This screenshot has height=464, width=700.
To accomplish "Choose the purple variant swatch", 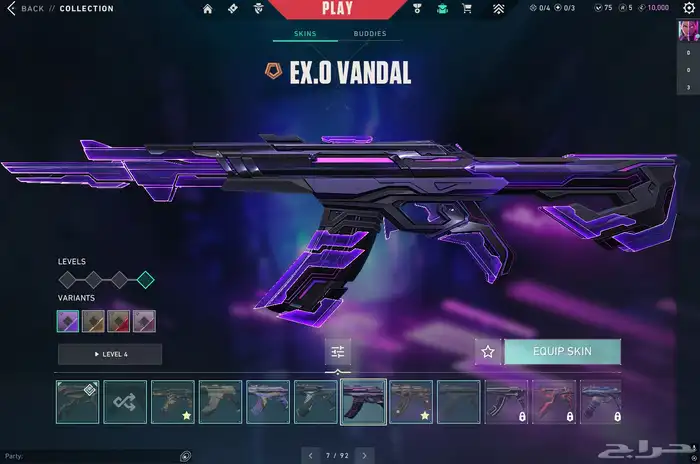I will [x=70, y=321].
